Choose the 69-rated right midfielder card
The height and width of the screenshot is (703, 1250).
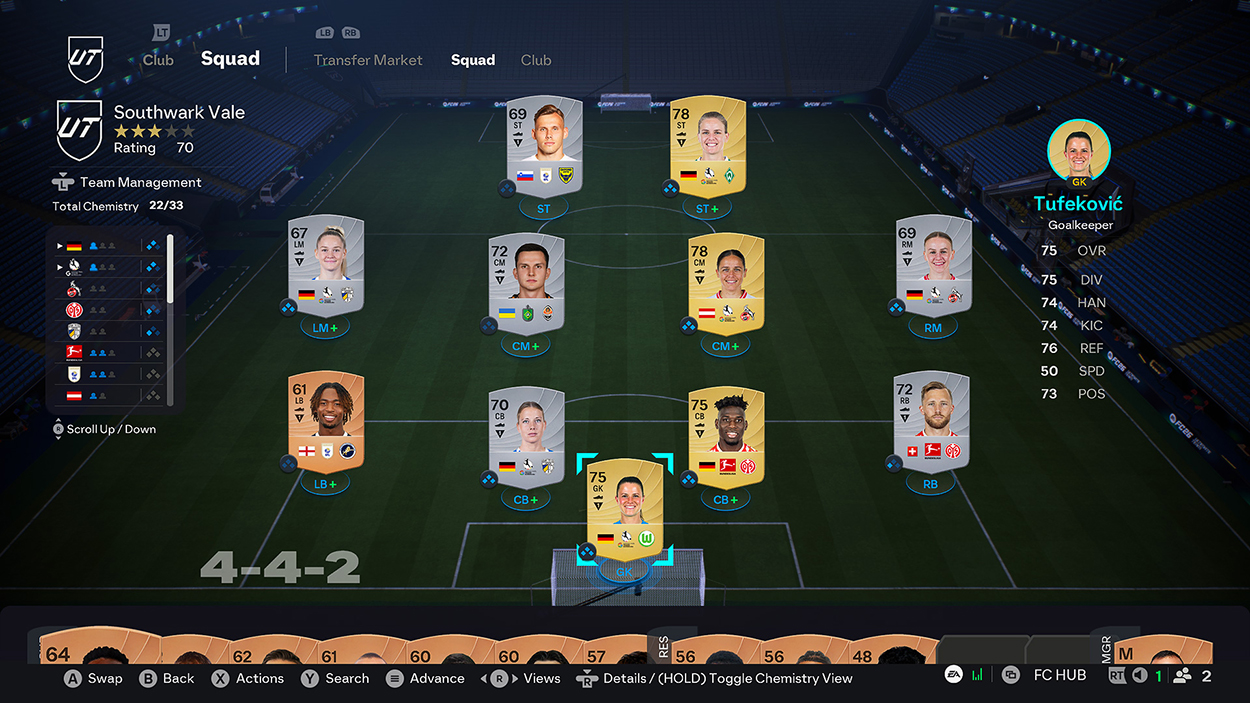click(932, 264)
